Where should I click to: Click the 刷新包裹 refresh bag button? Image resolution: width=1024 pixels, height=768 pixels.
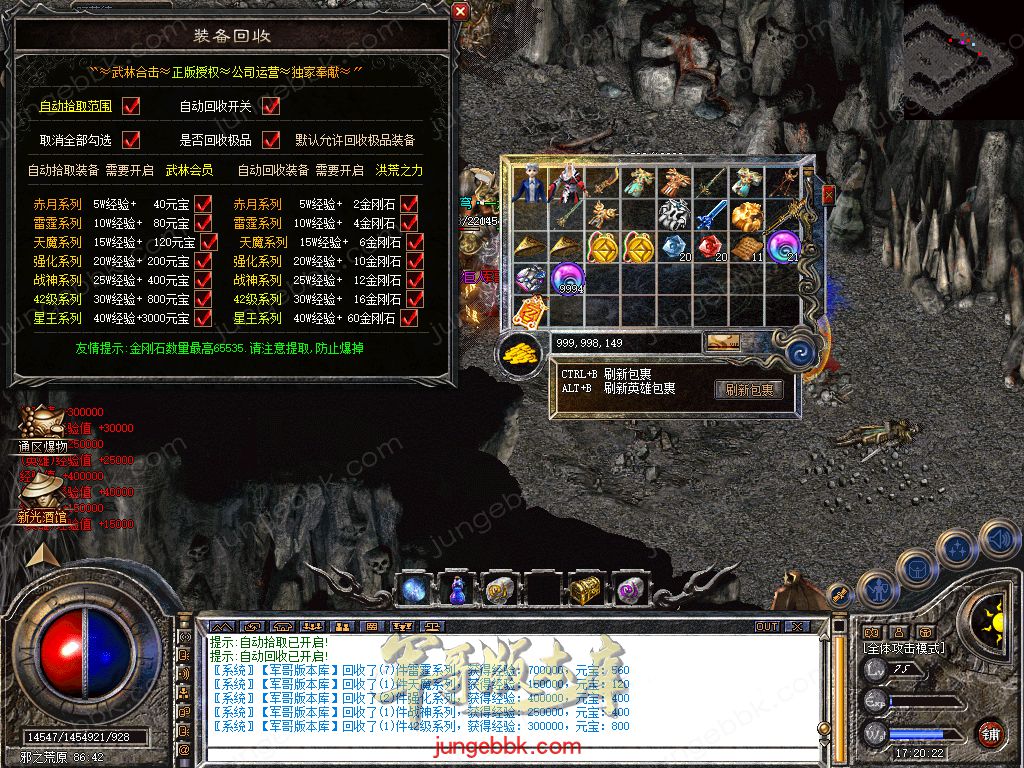point(748,390)
